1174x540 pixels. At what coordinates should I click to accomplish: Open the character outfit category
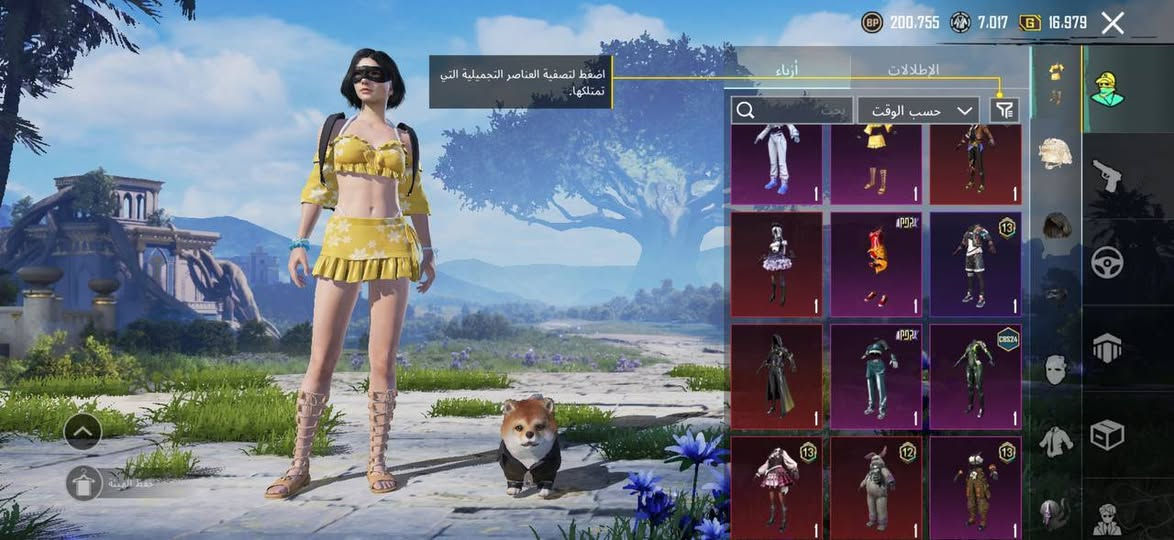1107,90
